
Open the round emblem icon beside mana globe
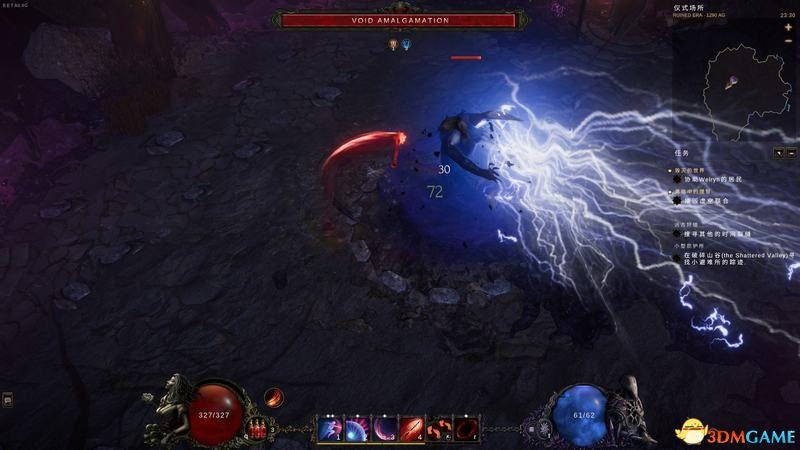[x=544, y=429]
